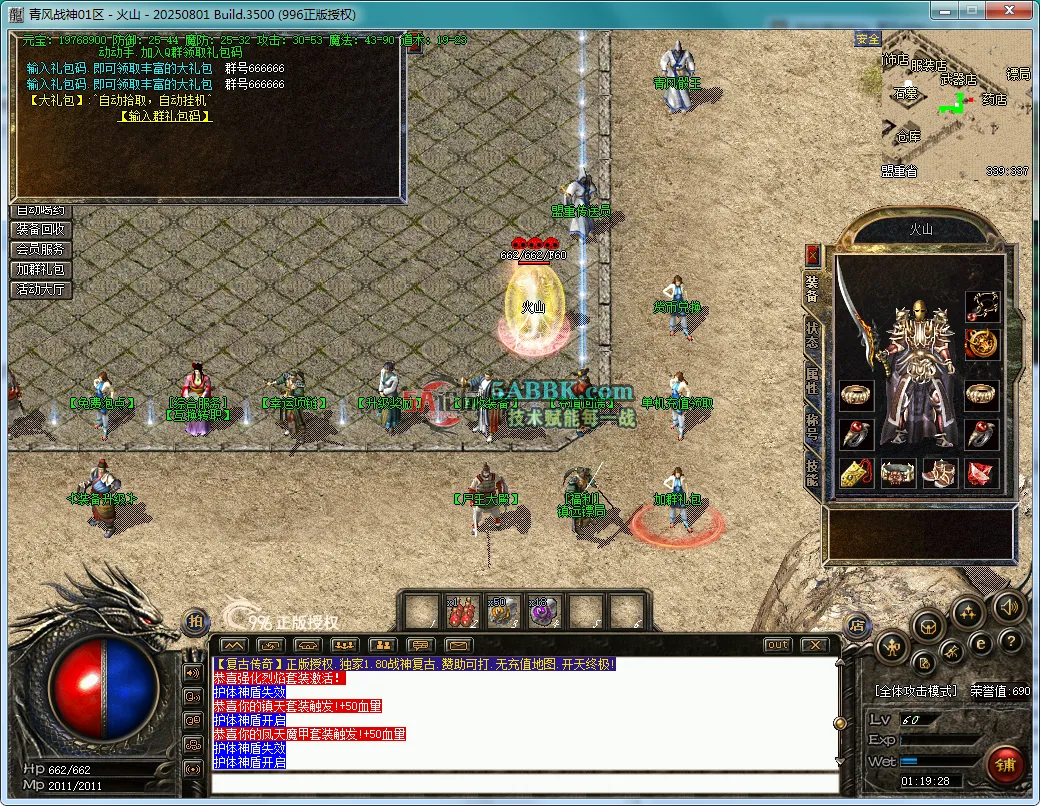The height and width of the screenshot is (806, 1040).
Task: Click the 【输入群礼包码】 link
Action: [x=165, y=116]
